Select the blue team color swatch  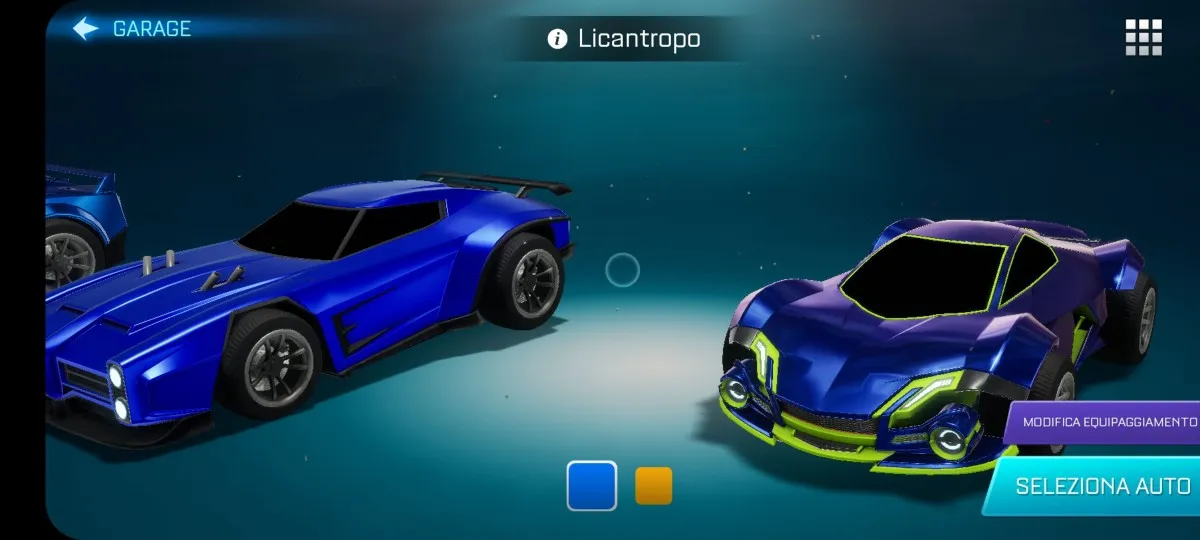coord(592,486)
